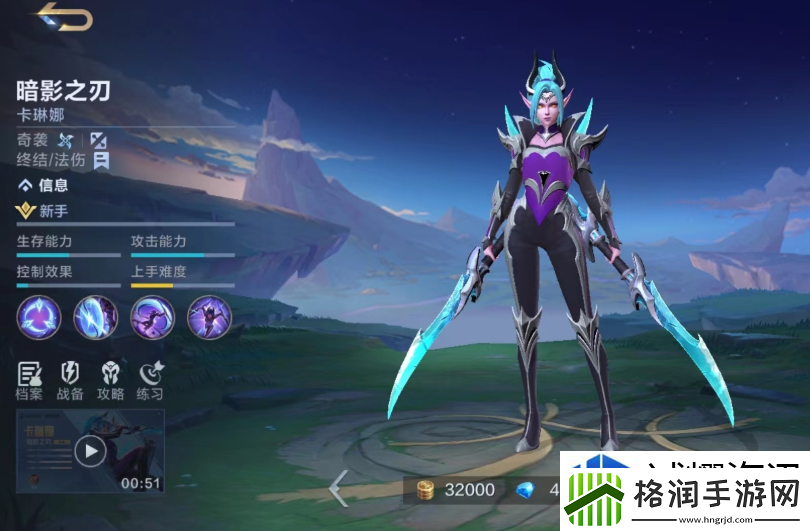Start 练习 practice mode
This screenshot has height=531, width=810.
click(x=151, y=380)
